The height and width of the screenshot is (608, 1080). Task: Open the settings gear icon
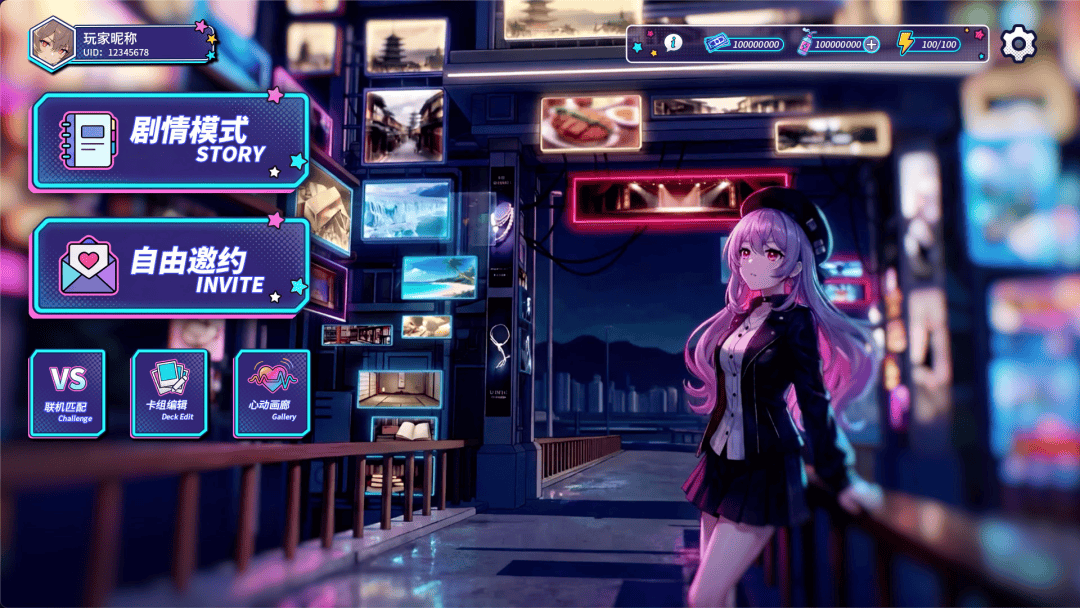1018,43
